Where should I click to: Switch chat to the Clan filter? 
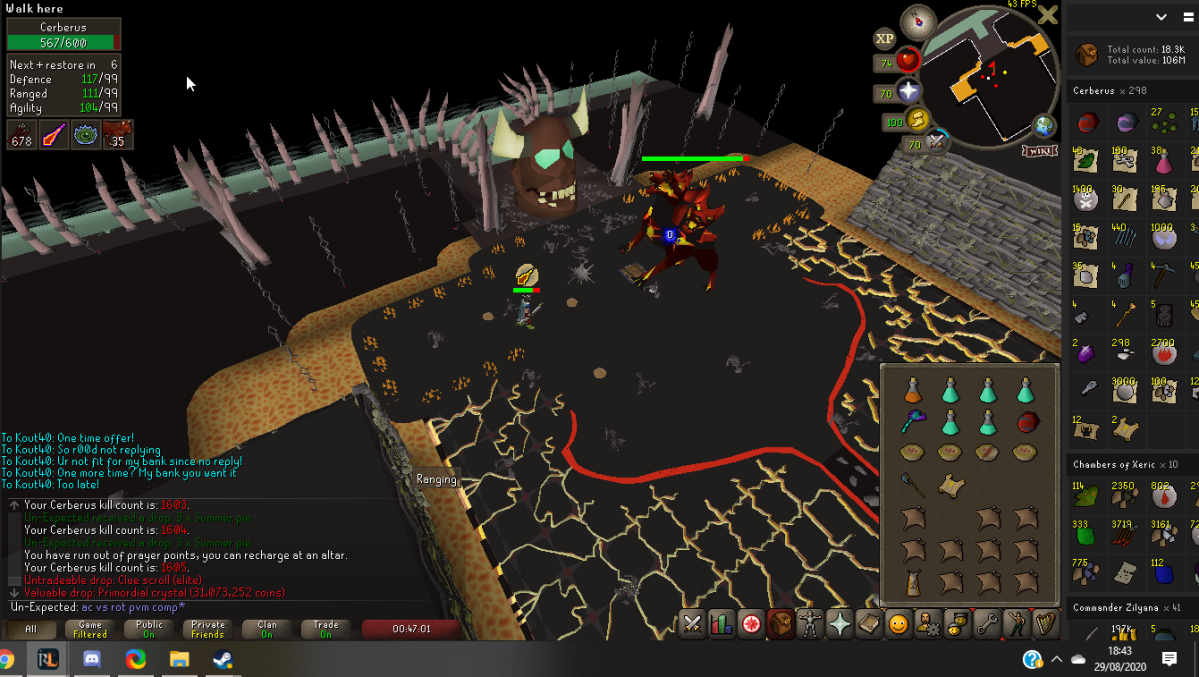(267, 629)
